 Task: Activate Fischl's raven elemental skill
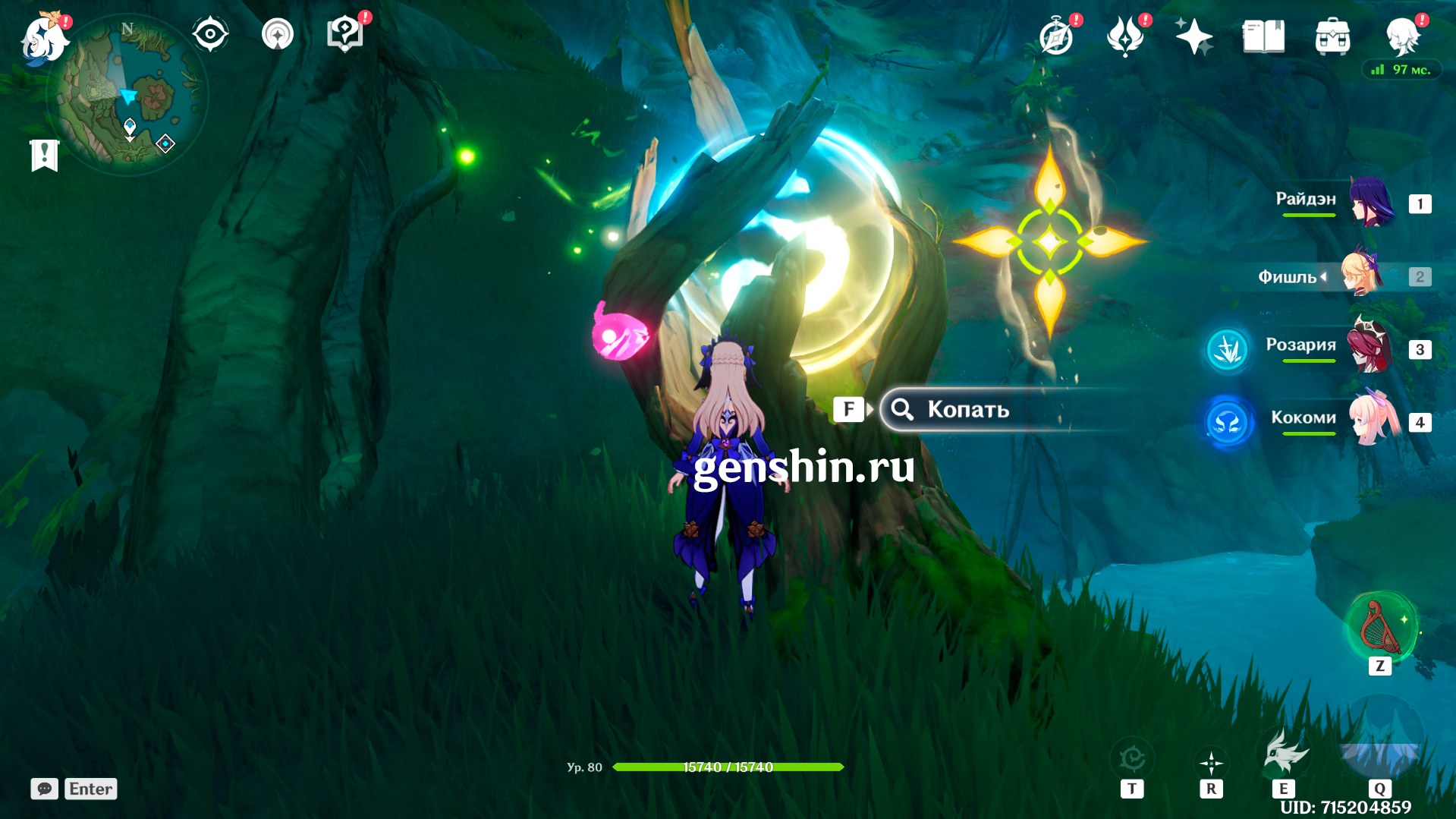click(x=1284, y=754)
